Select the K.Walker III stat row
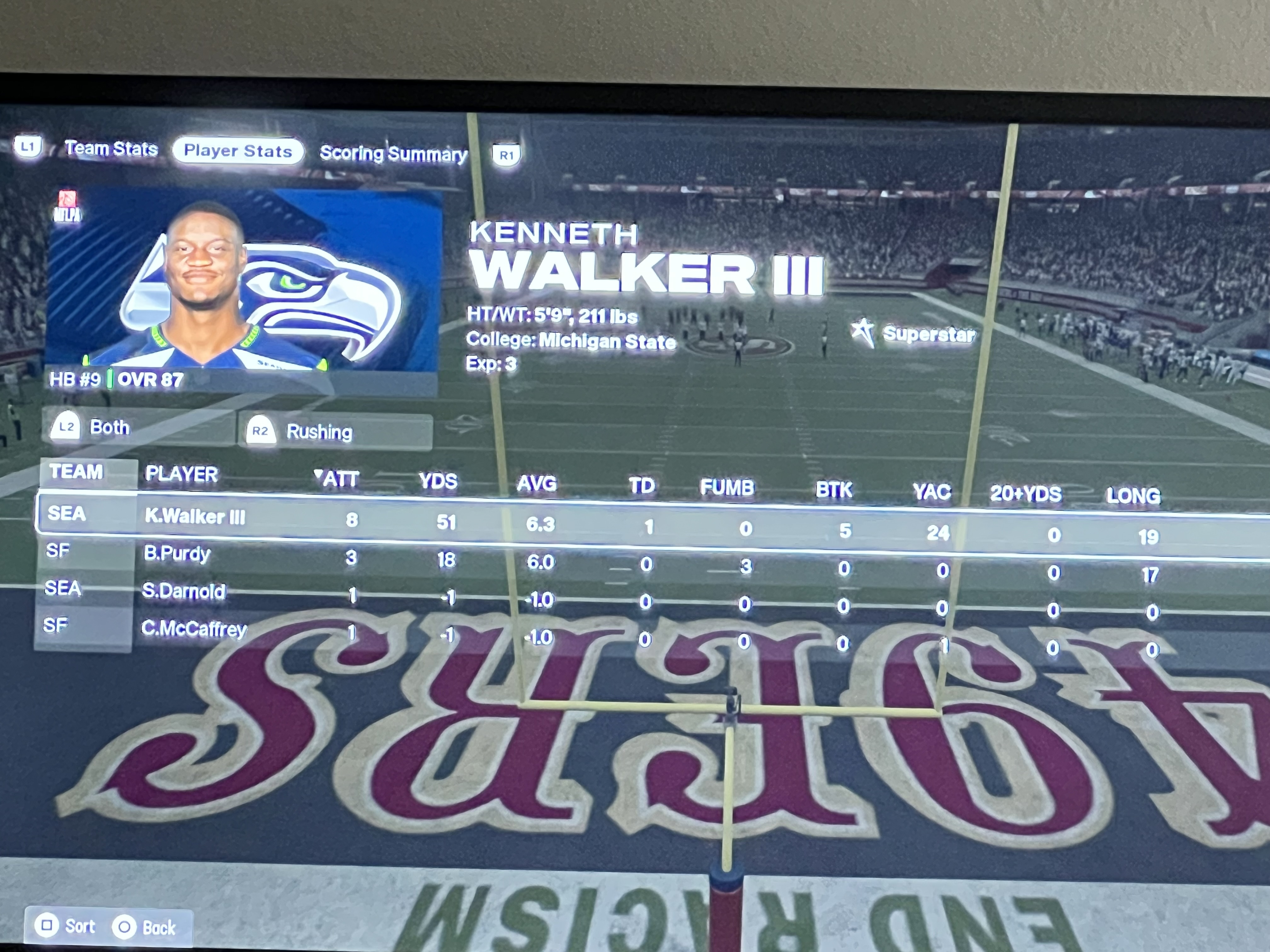This screenshot has width=1270, height=952. (x=195, y=517)
